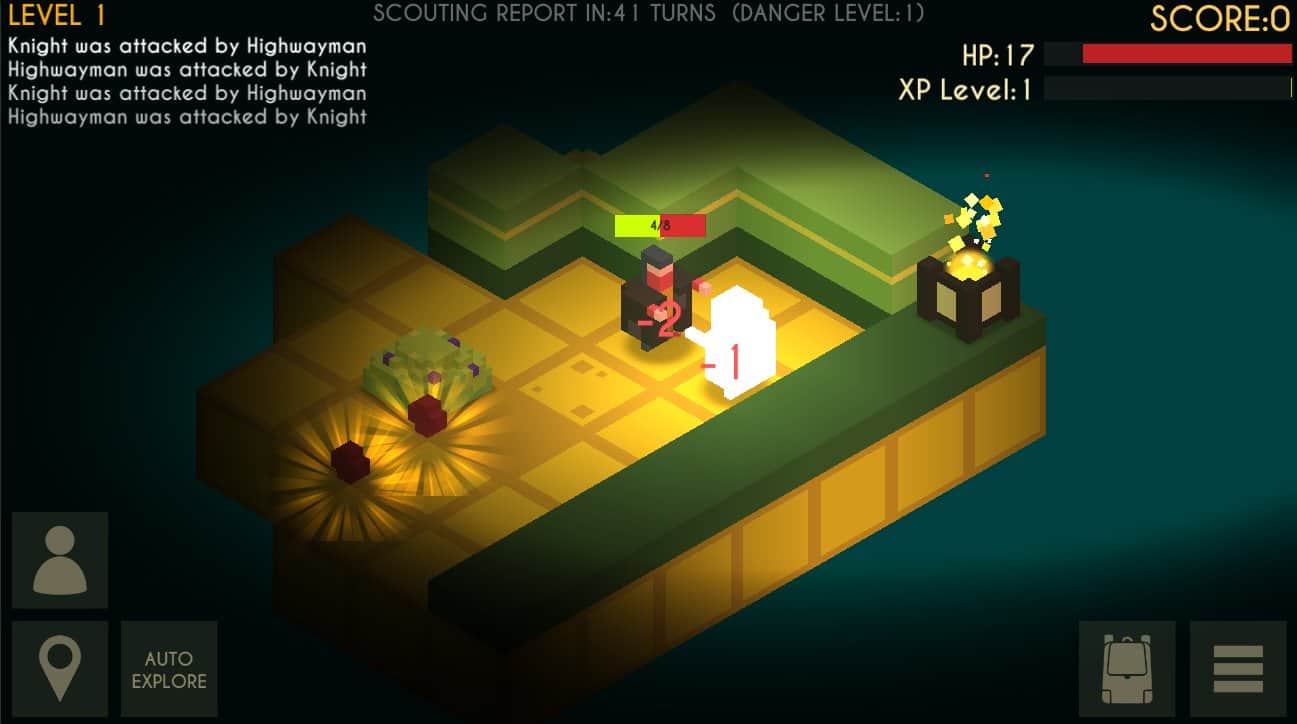Open the backpack inventory
This screenshot has width=1297, height=724.
1127,668
